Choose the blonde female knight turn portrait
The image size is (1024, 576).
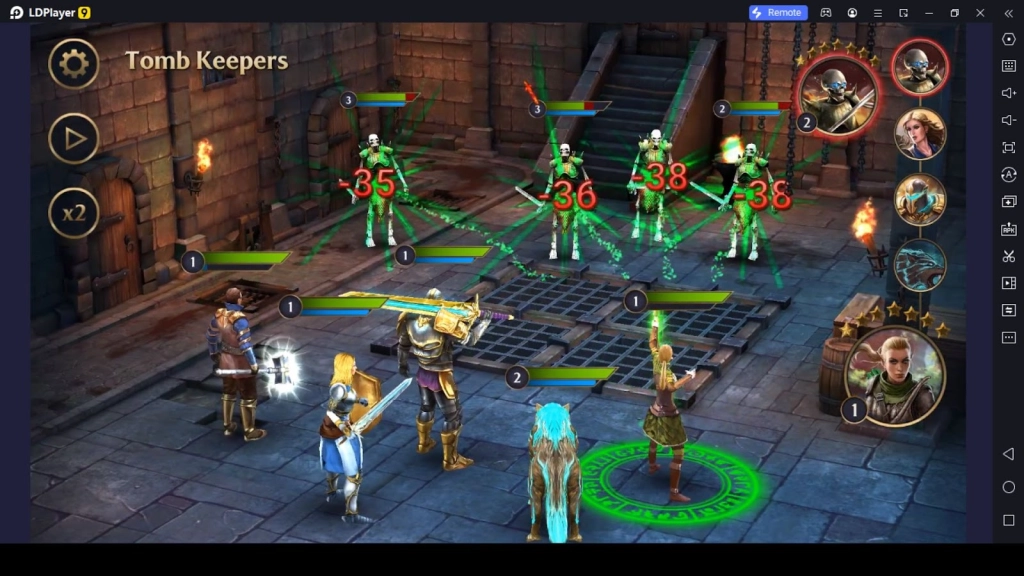coord(920,133)
